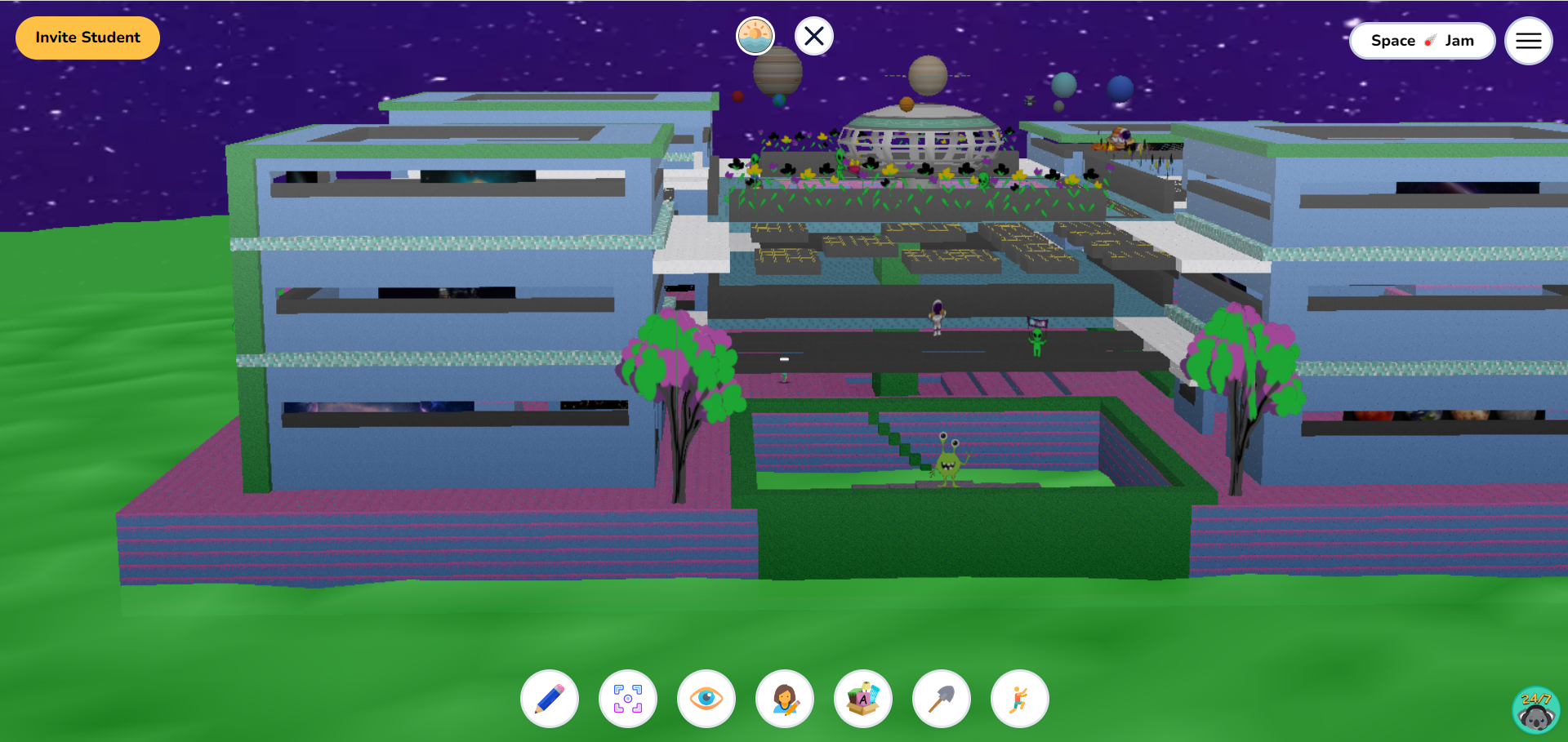Screen dimensions: 1568x742
Task: Open the asset box library icon
Action: coord(862,699)
